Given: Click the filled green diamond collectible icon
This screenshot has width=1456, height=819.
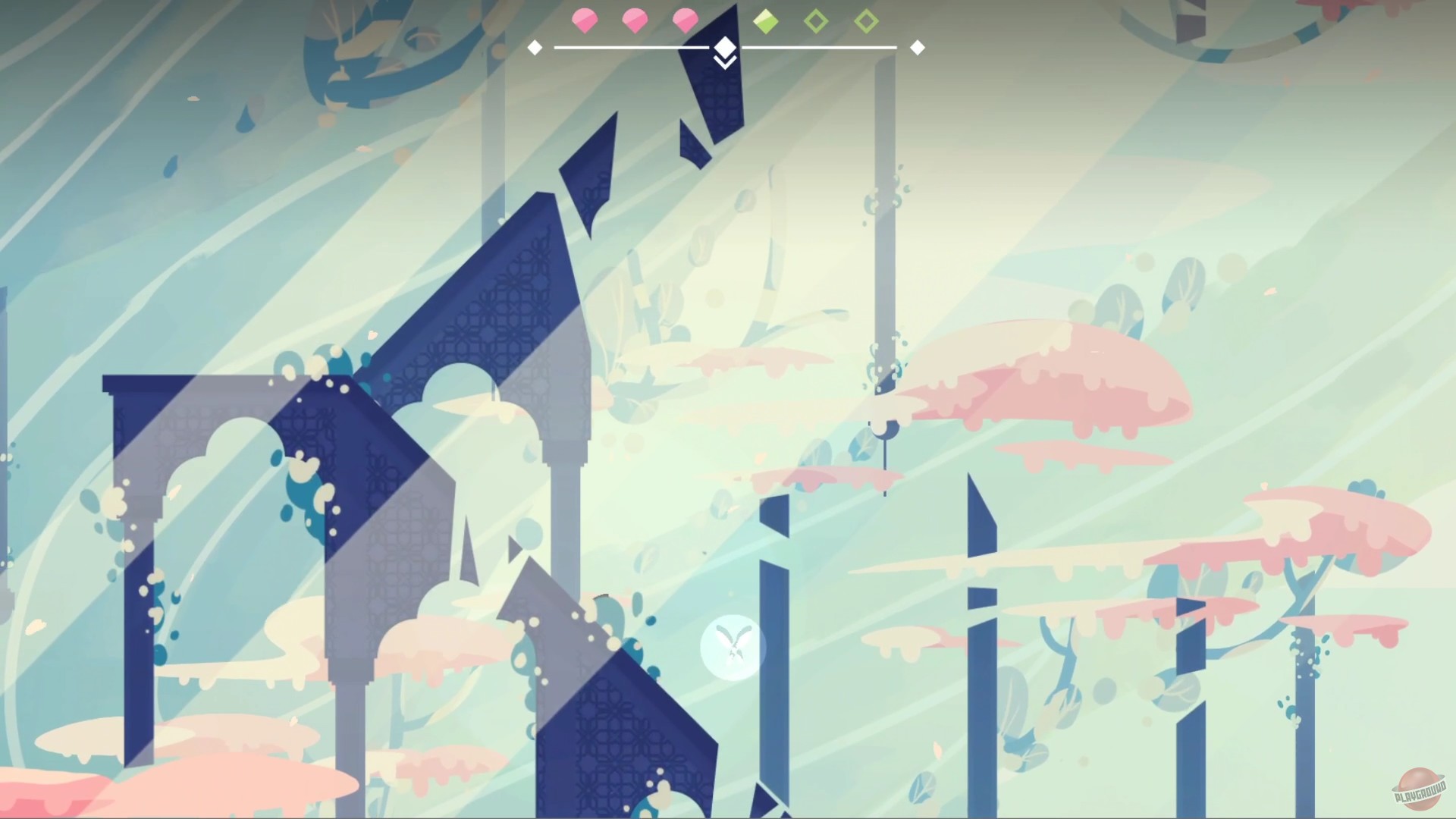Looking at the screenshot, I should [x=766, y=20].
